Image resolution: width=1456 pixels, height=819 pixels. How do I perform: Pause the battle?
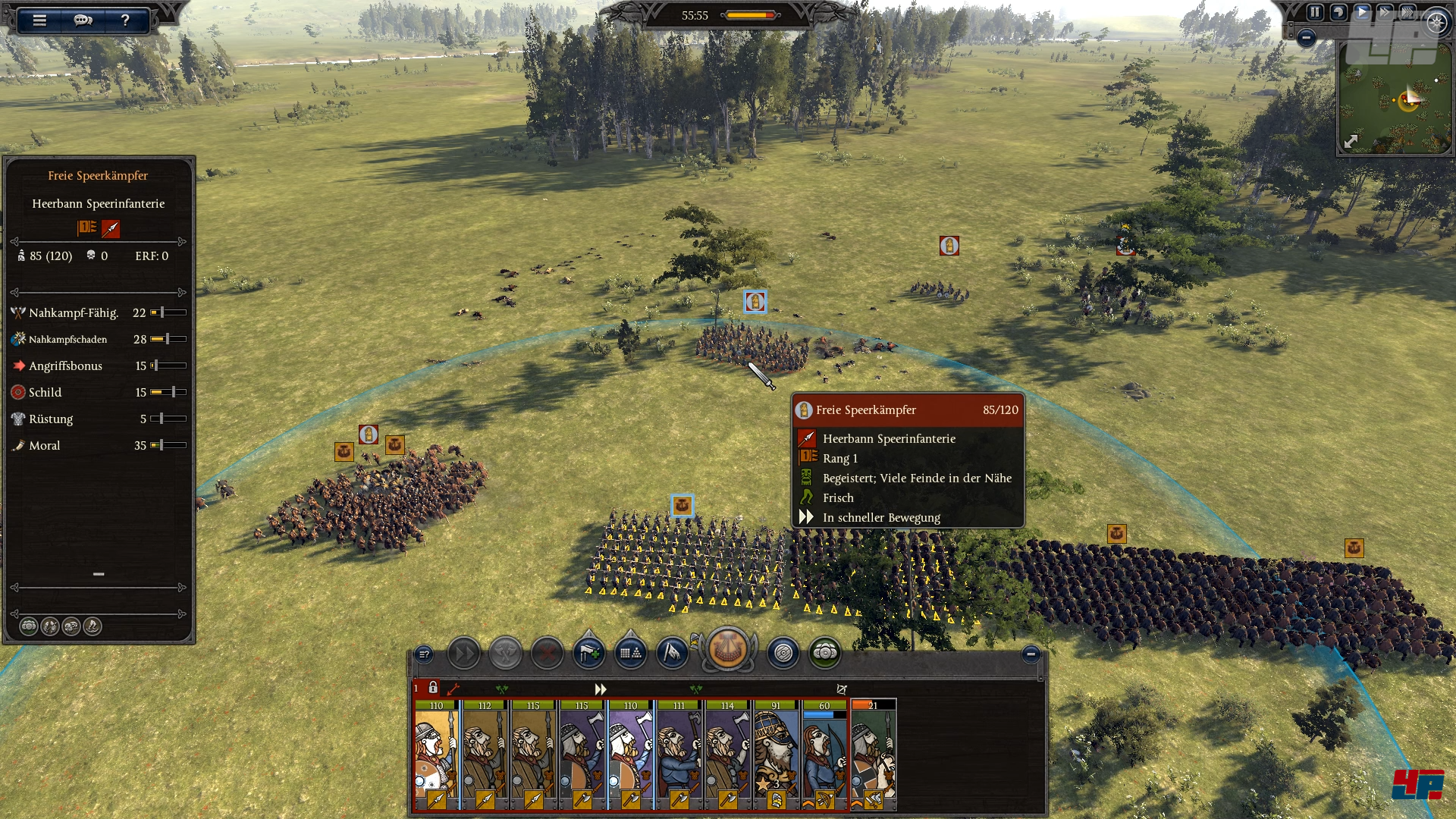coord(1315,12)
